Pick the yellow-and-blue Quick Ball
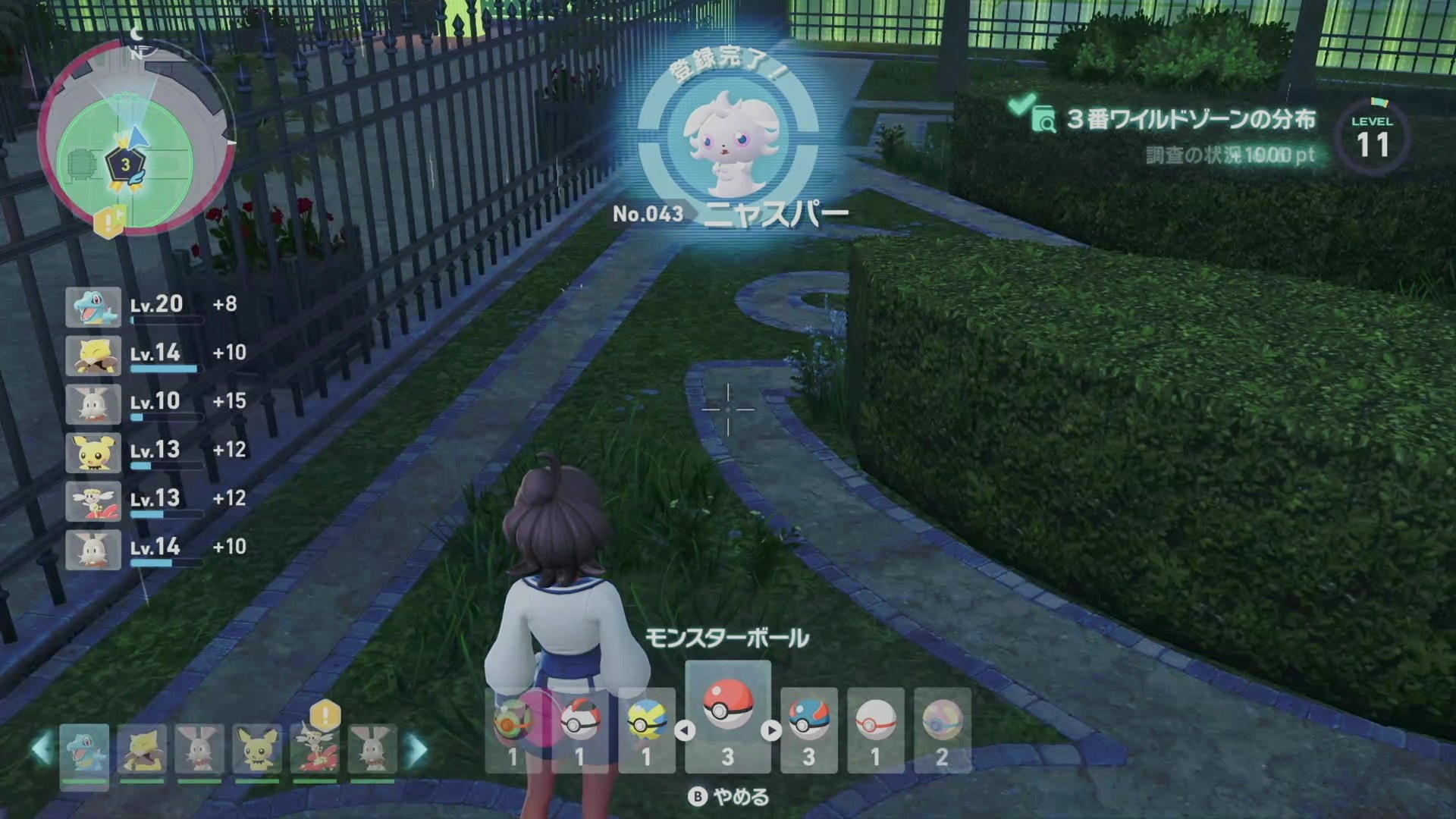Viewport: 1456px width, 819px height. pyautogui.click(x=646, y=730)
